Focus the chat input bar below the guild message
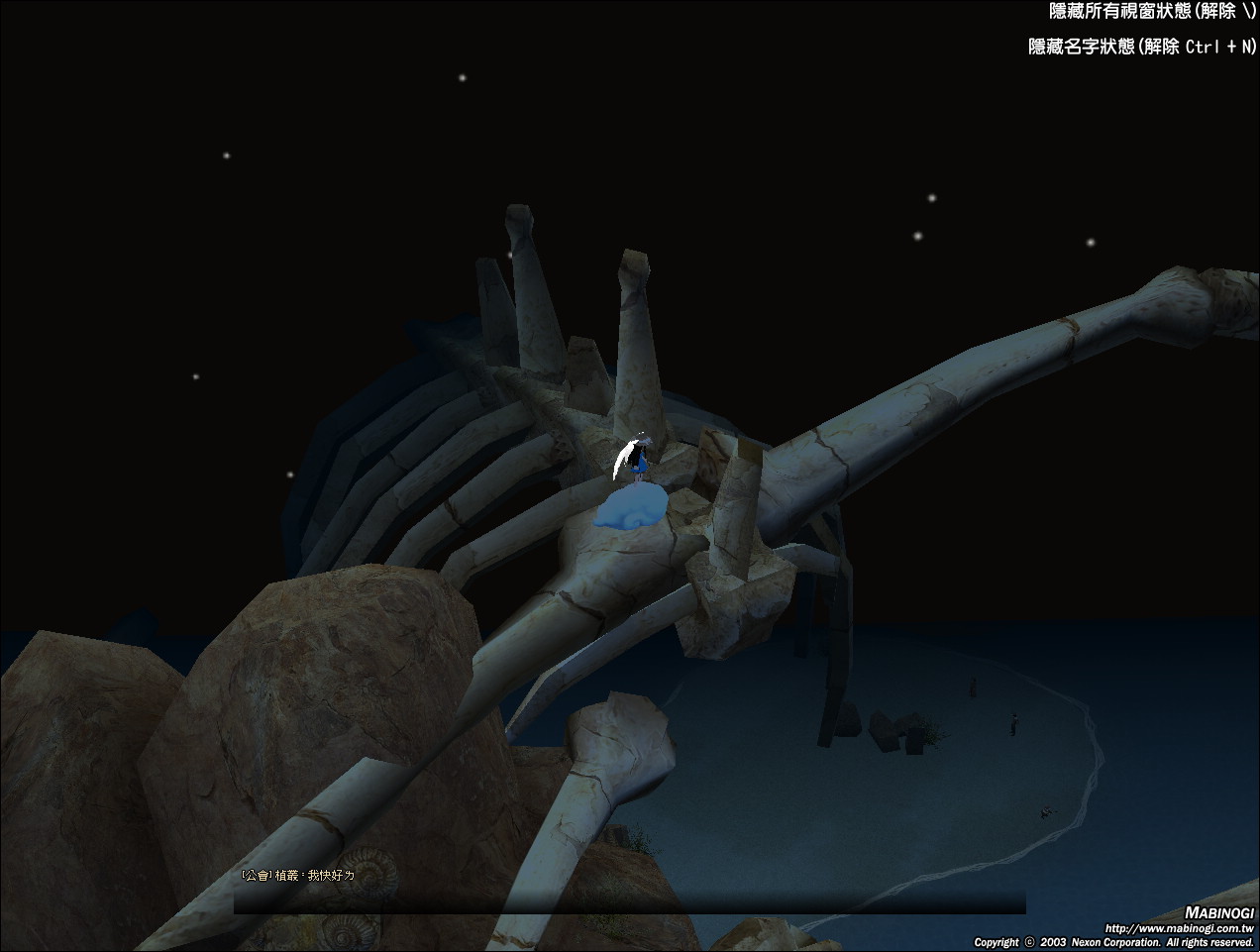1260x952 pixels. coord(629,901)
